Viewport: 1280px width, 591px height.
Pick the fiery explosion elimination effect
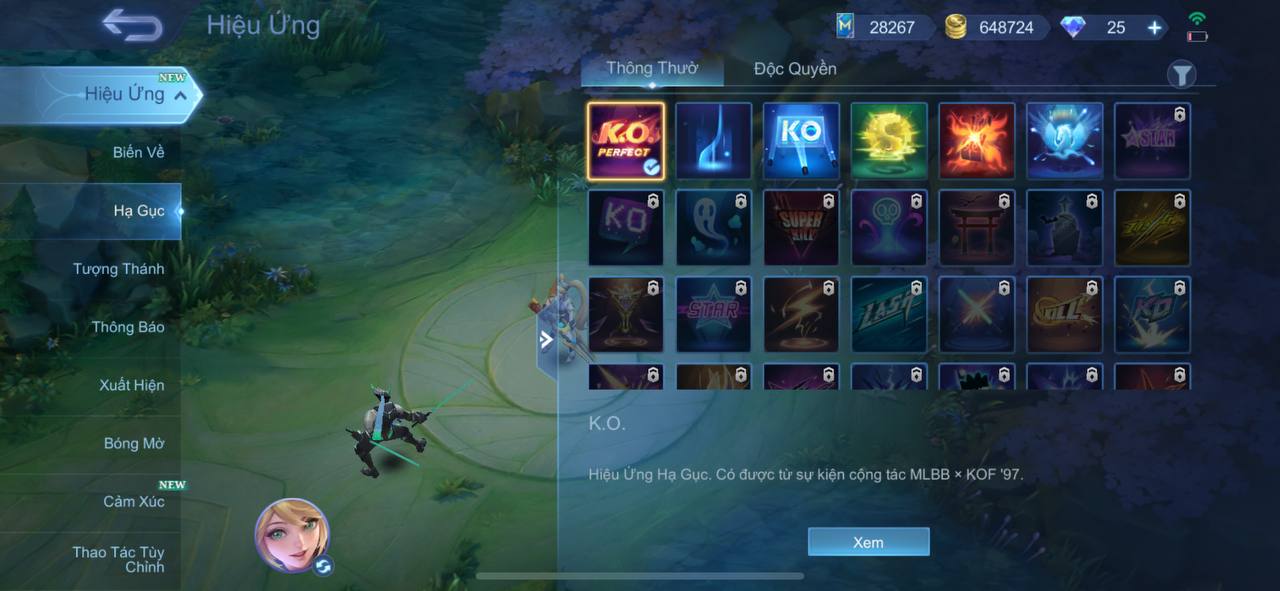coord(977,141)
